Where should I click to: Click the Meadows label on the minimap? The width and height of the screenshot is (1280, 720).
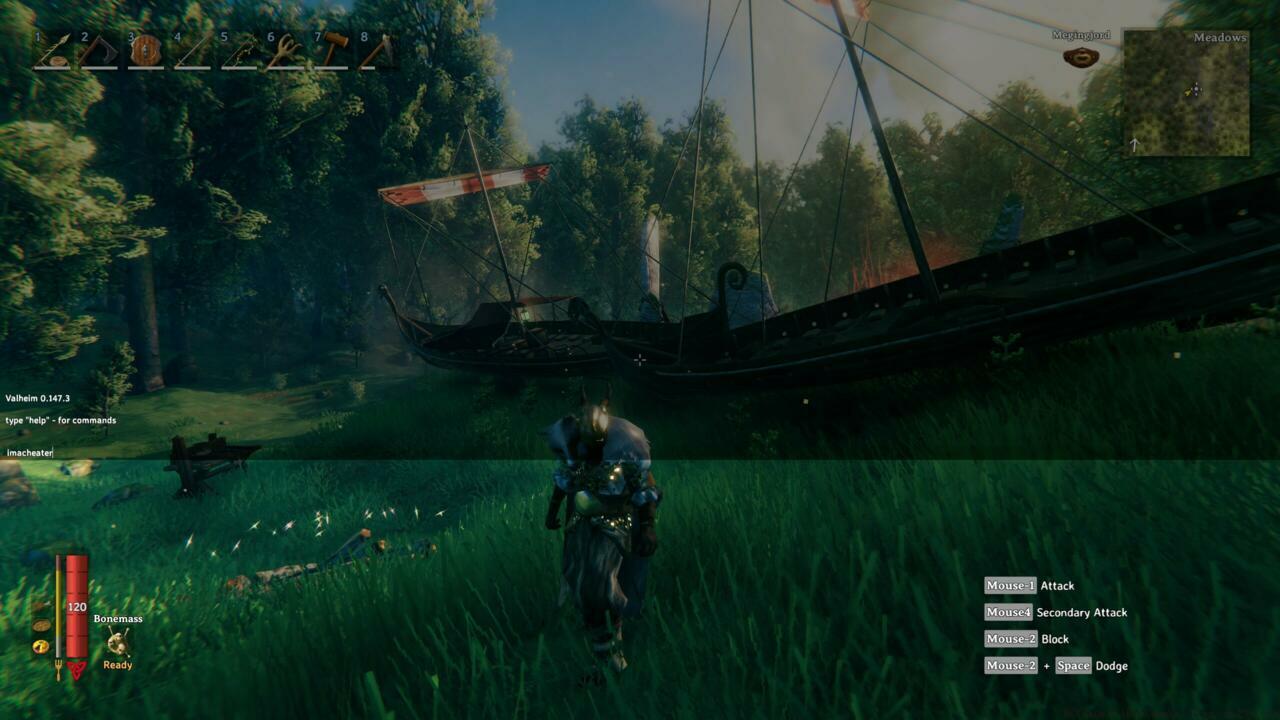[1220, 35]
